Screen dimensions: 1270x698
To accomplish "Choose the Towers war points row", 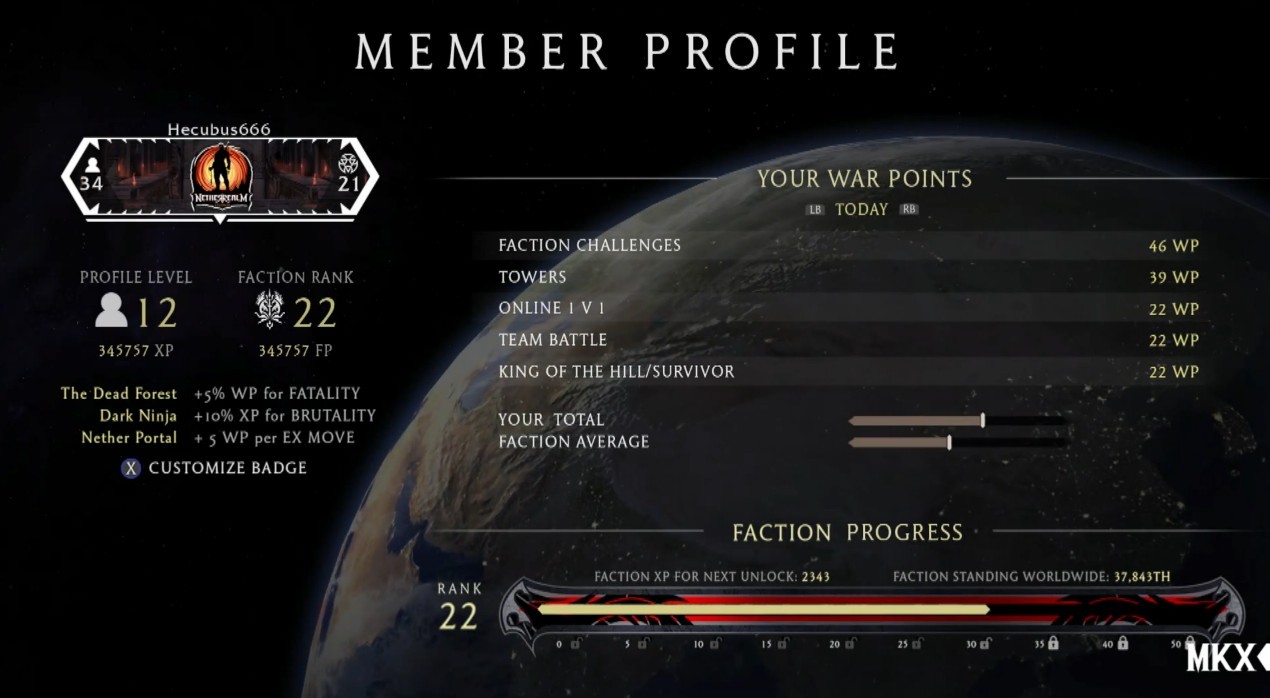I will pyautogui.click(x=848, y=277).
